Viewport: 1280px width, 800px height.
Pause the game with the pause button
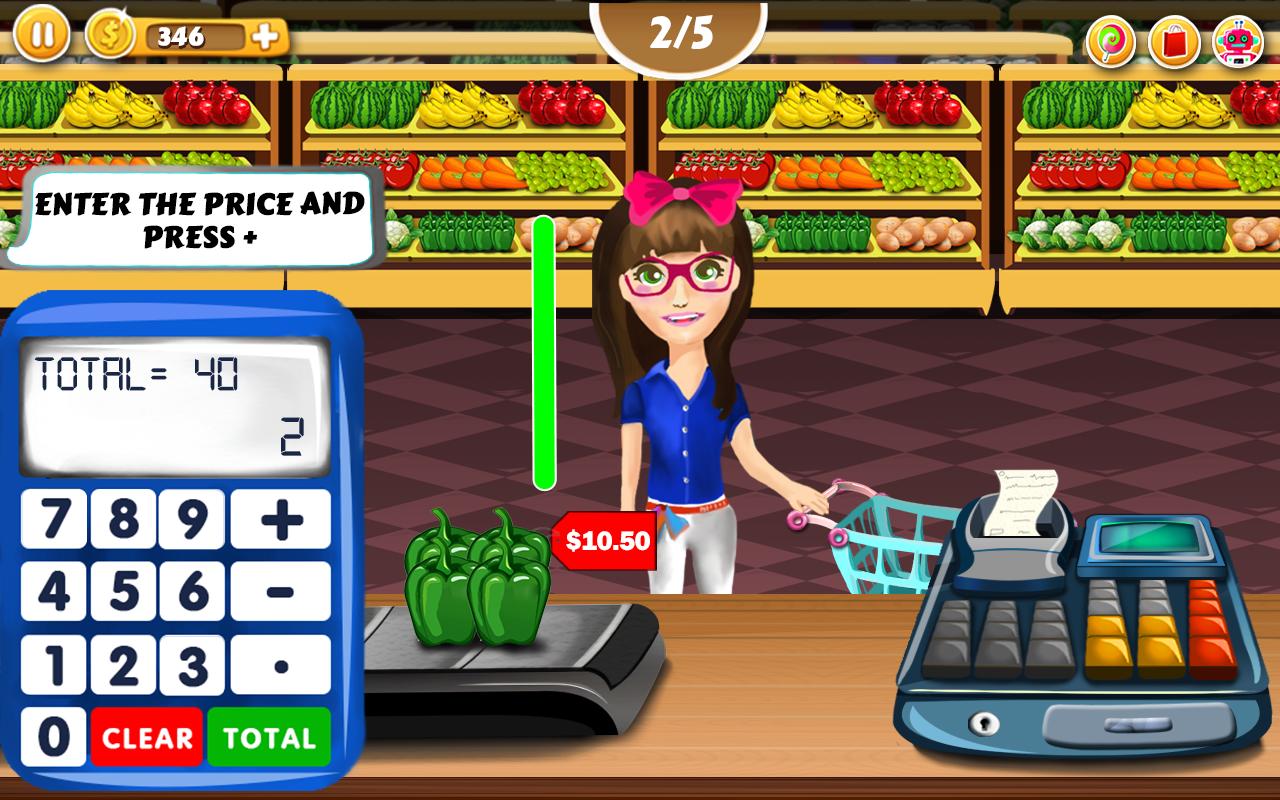42,33
